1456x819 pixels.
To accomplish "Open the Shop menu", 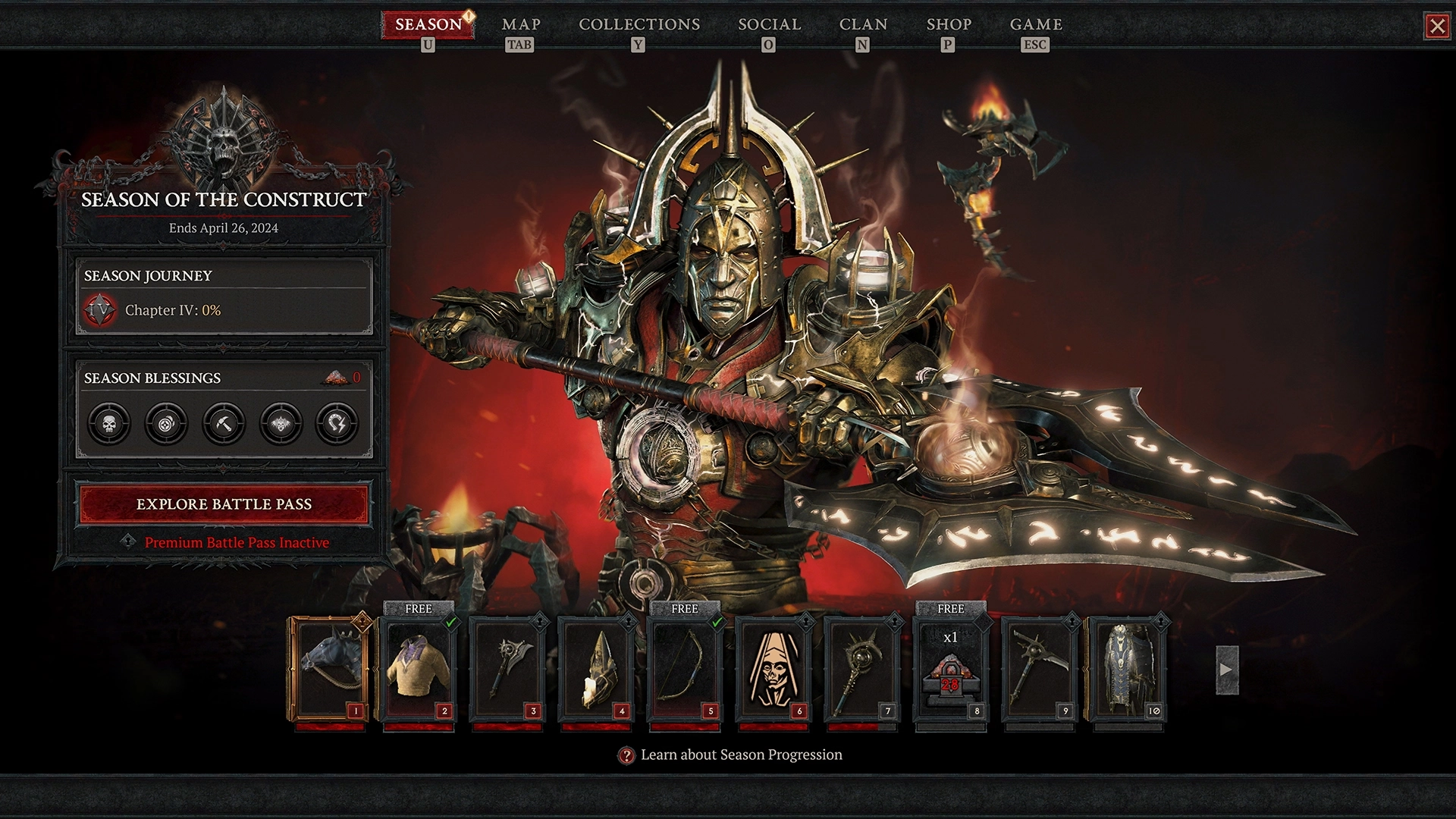I will point(946,24).
